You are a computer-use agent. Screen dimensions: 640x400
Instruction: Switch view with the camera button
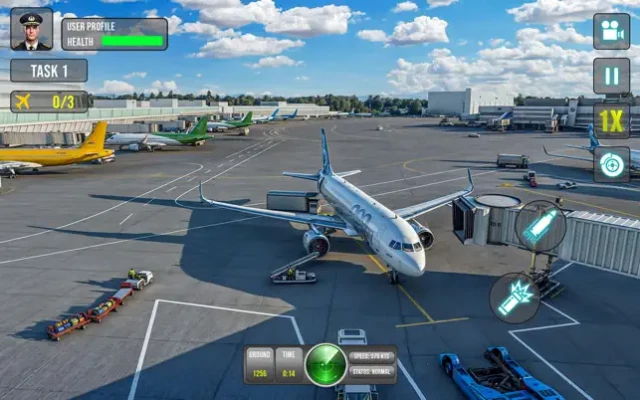point(611,31)
